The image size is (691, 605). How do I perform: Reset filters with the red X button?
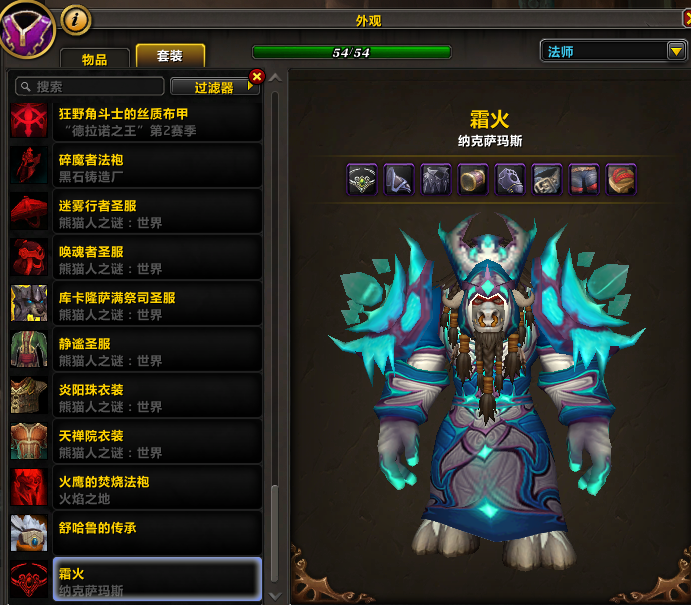[x=257, y=76]
